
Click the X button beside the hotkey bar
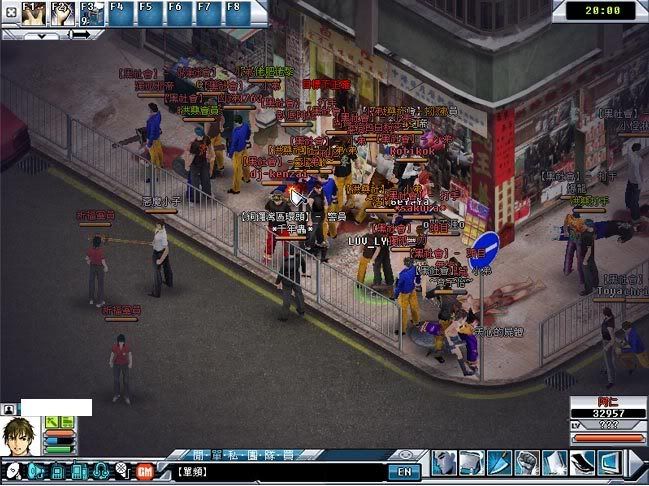point(8,14)
